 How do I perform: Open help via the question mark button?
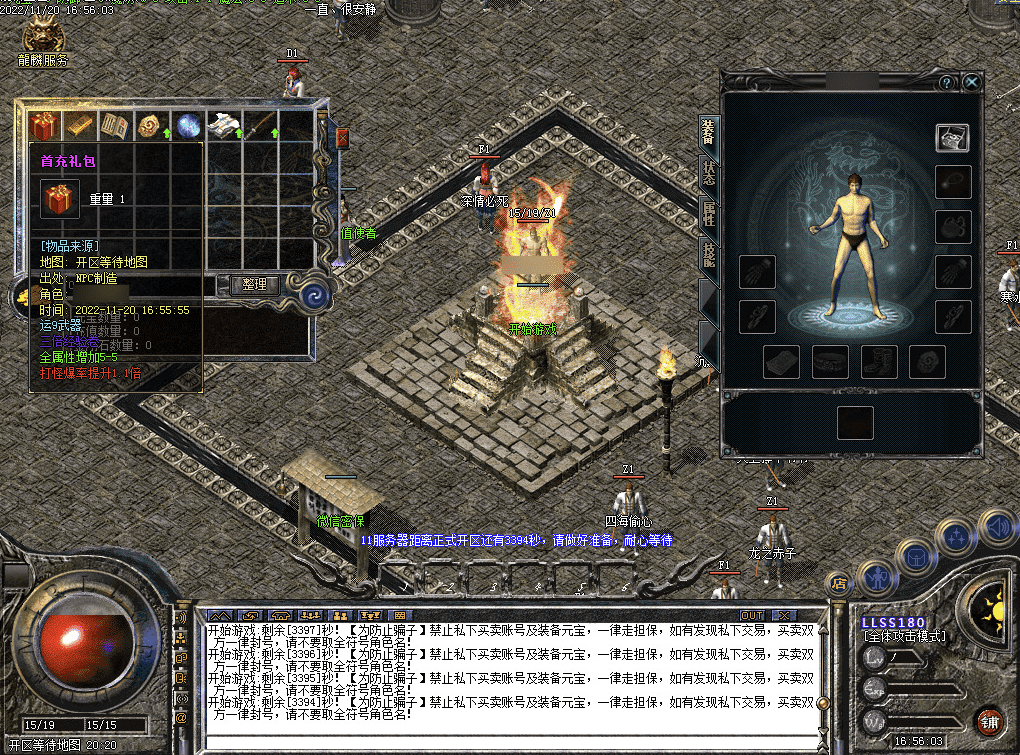coord(946,82)
